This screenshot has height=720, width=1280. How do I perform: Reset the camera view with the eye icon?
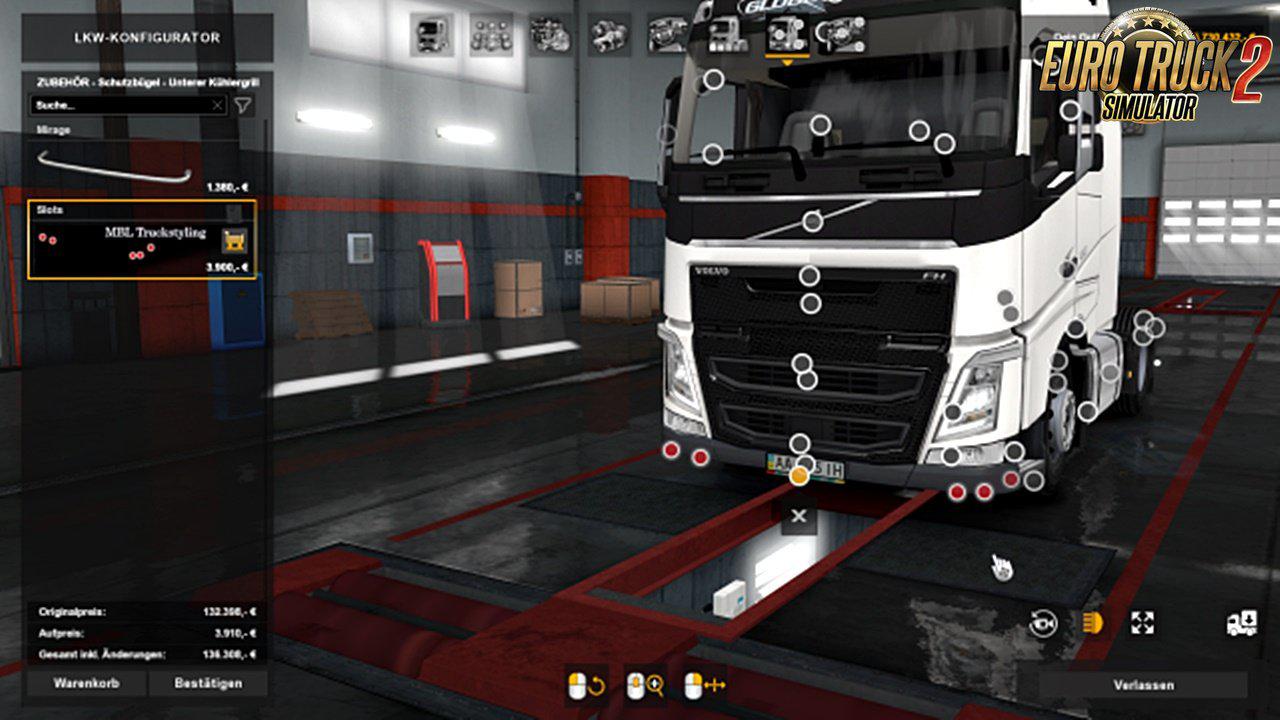(x=1043, y=623)
